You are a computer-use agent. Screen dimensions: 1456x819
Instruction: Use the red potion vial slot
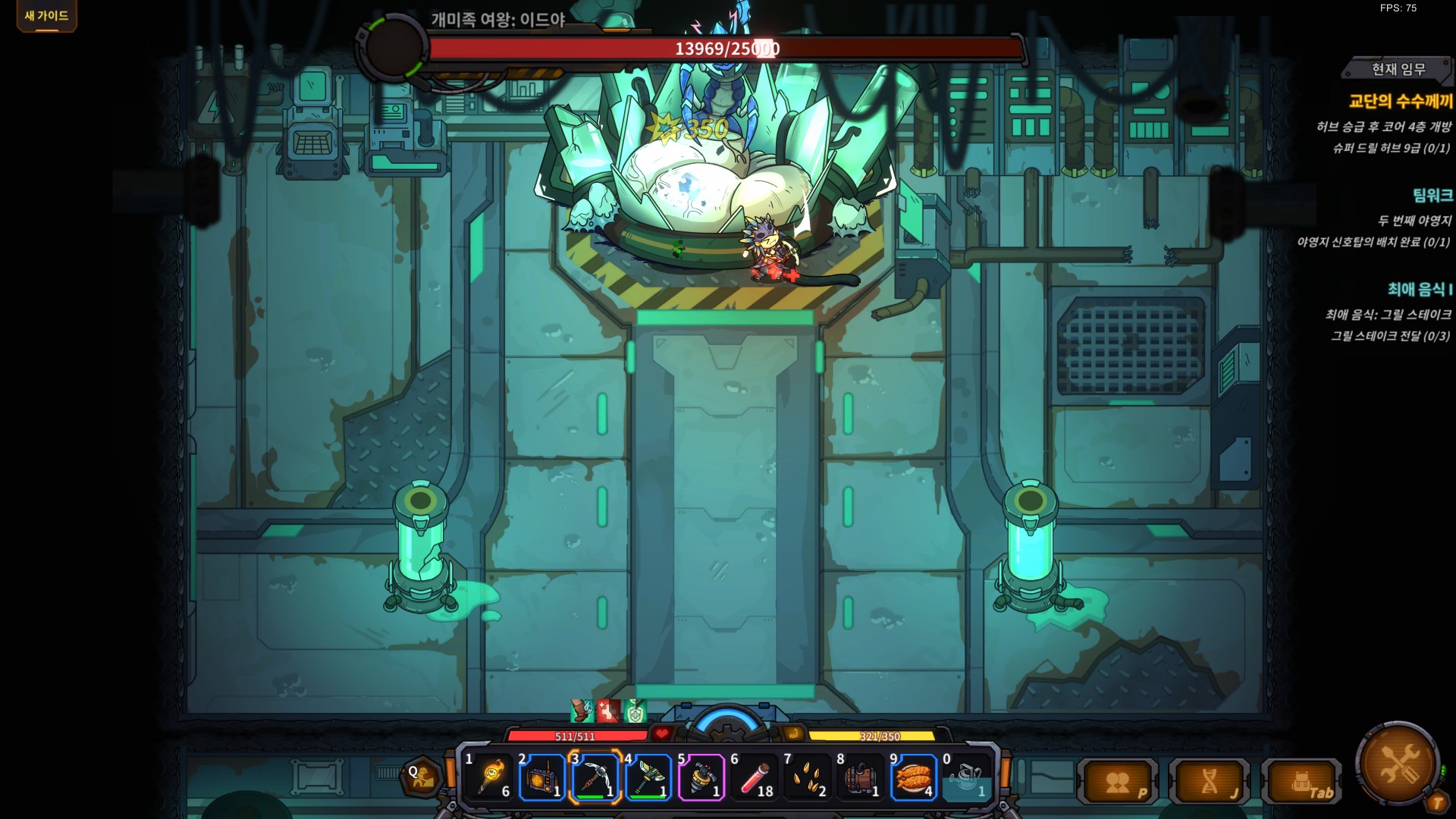tap(755, 777)
